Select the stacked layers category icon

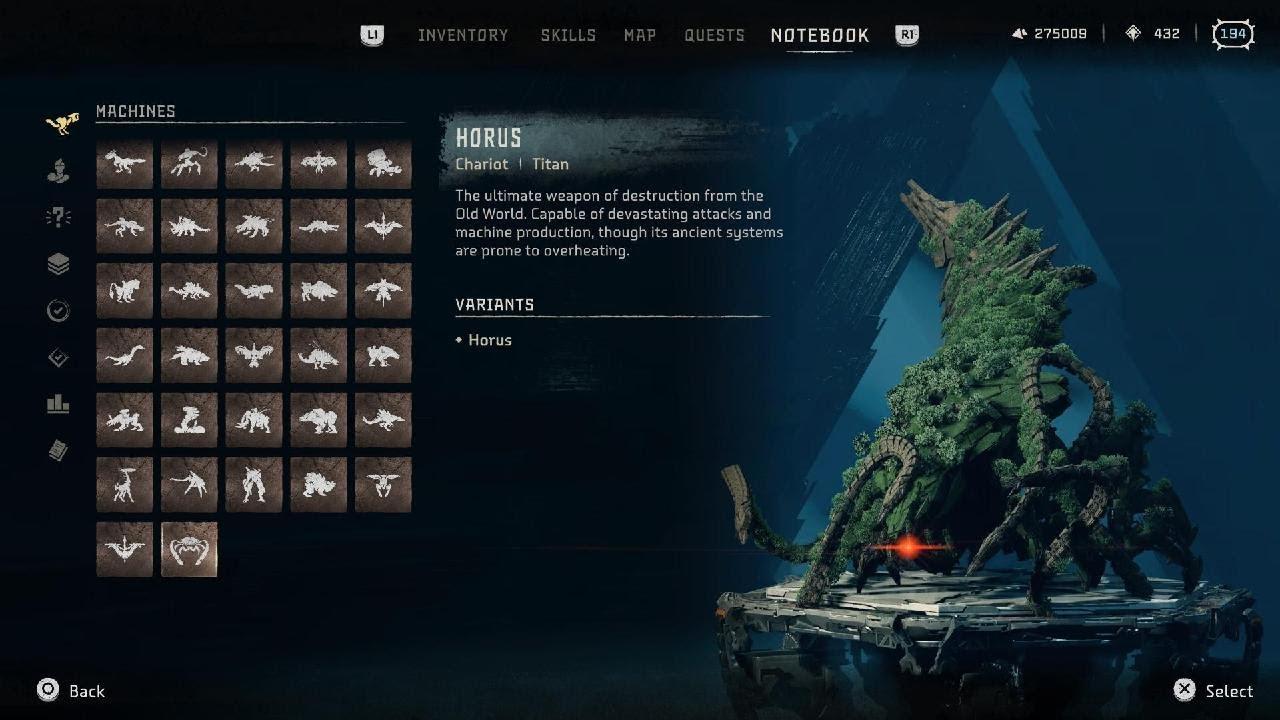(x=59, y=265)
